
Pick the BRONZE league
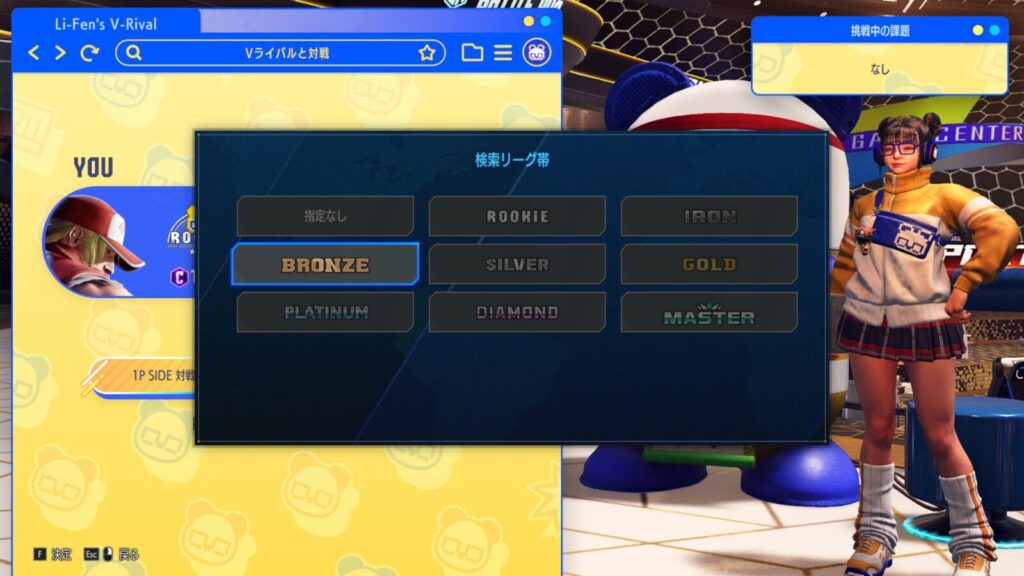click(325, 265)
